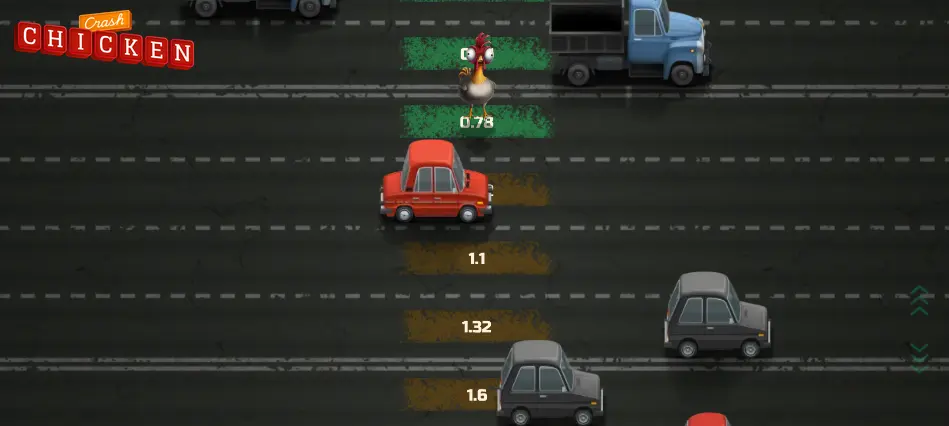This screenshot has height=426, width=949.
Task: Choose the 1.32 multiplier tile
Action: (477, 326)
